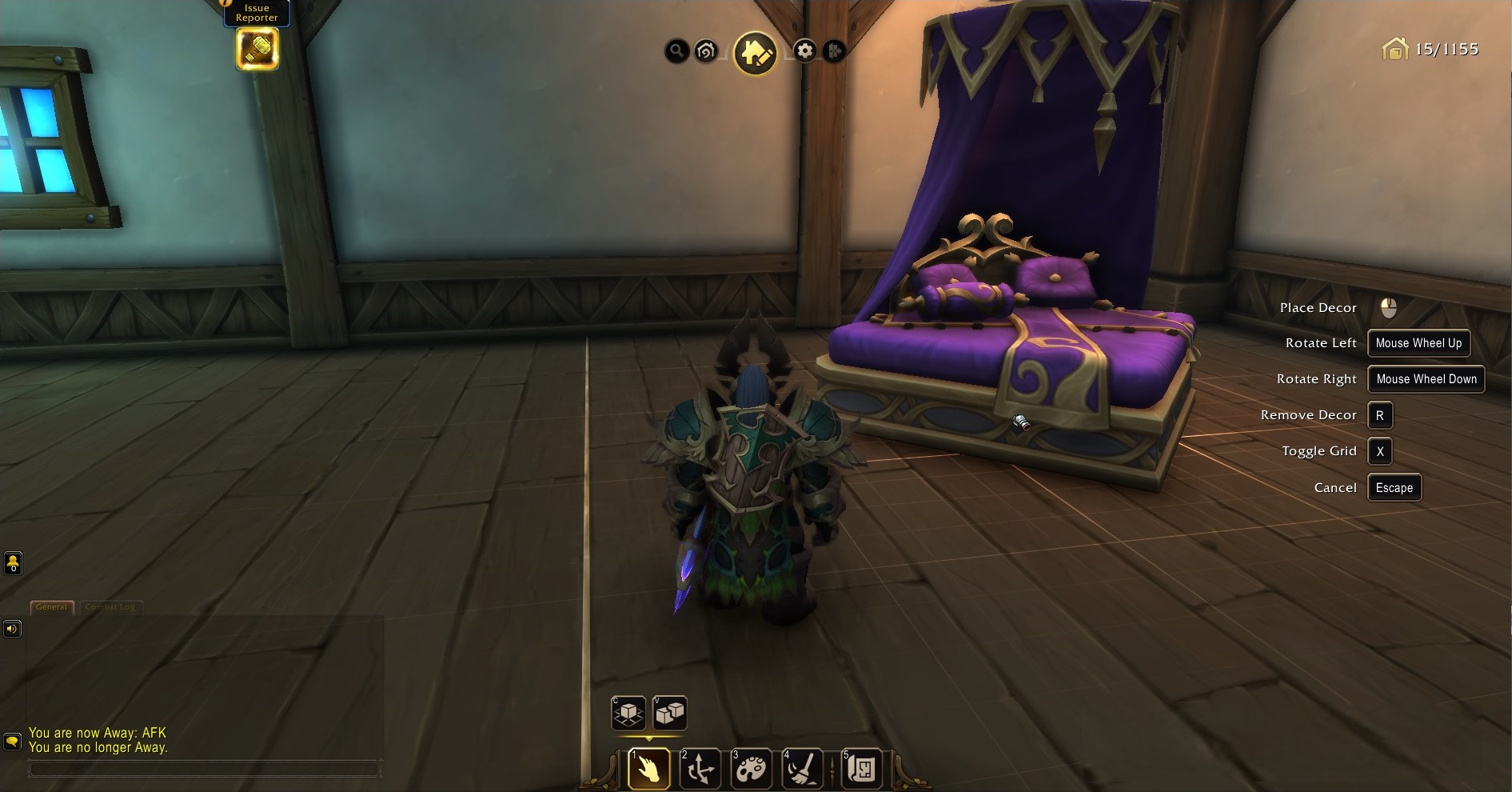Open the Combat Log tab
The width and height of the screenshot is (1512, 792).
tap(110, 607)
